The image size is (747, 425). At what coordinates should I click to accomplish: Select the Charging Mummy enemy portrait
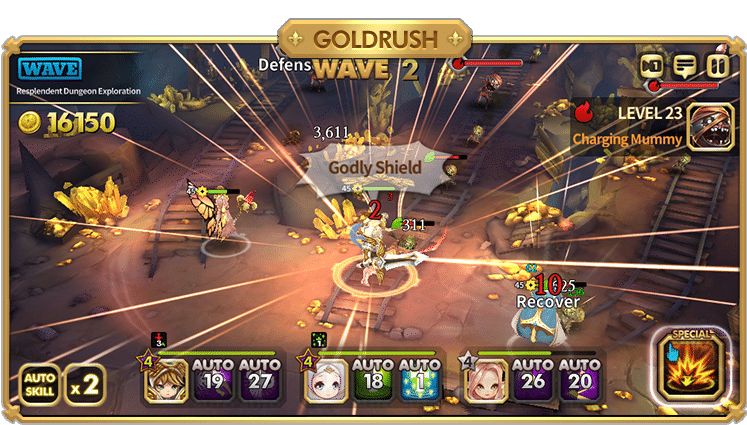(712, 128)
